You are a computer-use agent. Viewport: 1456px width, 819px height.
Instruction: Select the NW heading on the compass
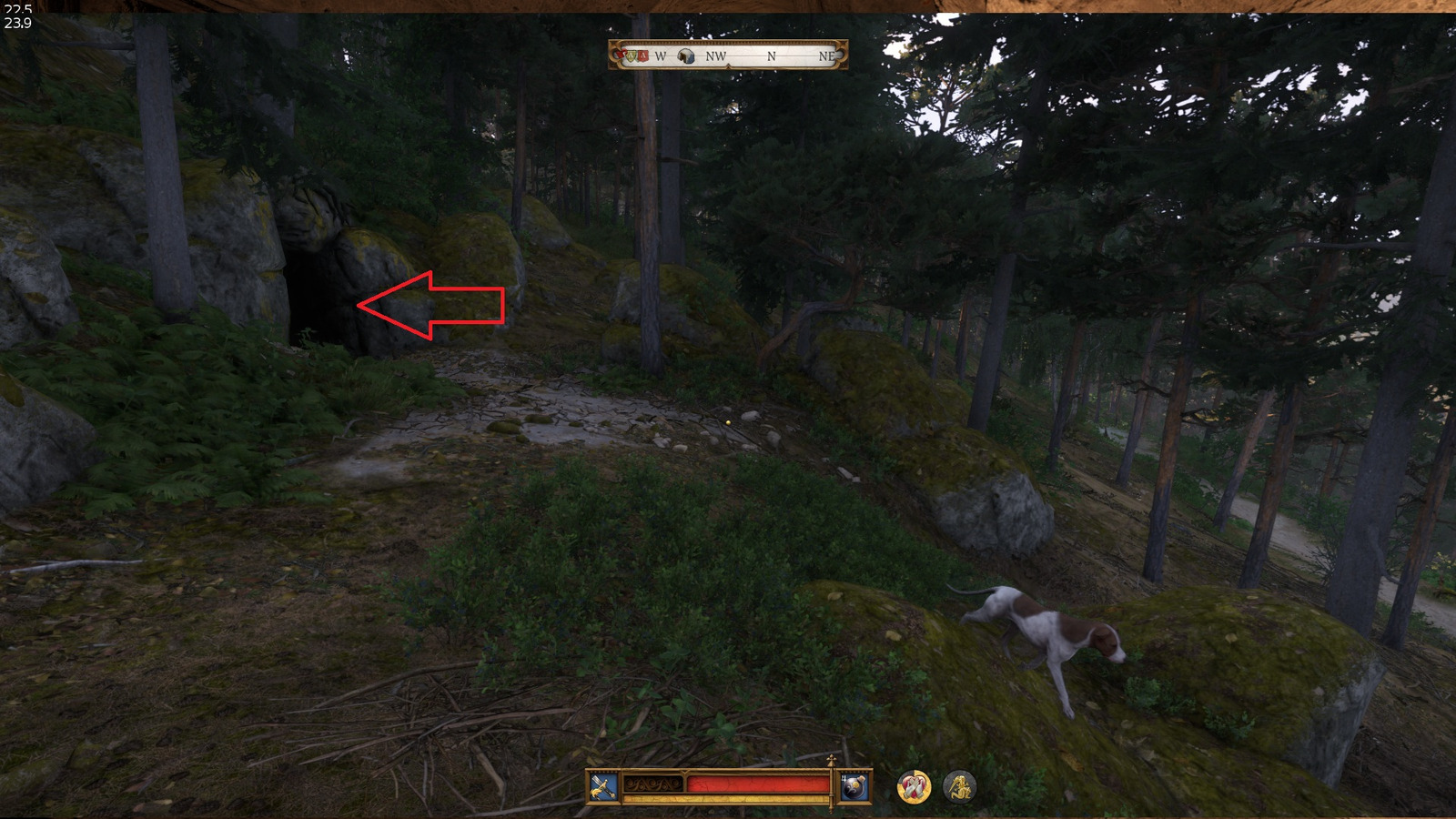716,57
